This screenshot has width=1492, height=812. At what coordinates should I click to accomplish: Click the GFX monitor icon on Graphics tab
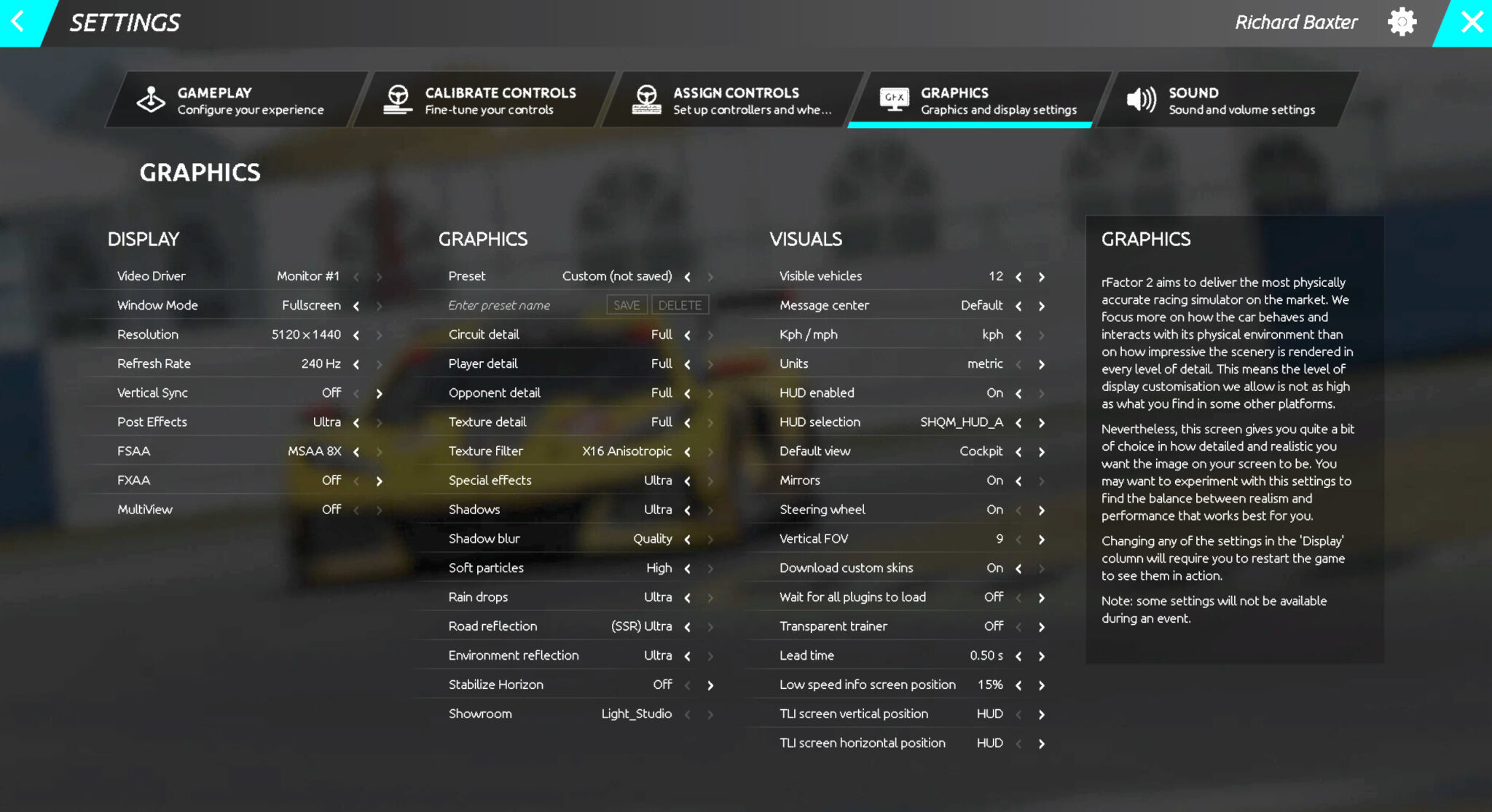point(895,98)
